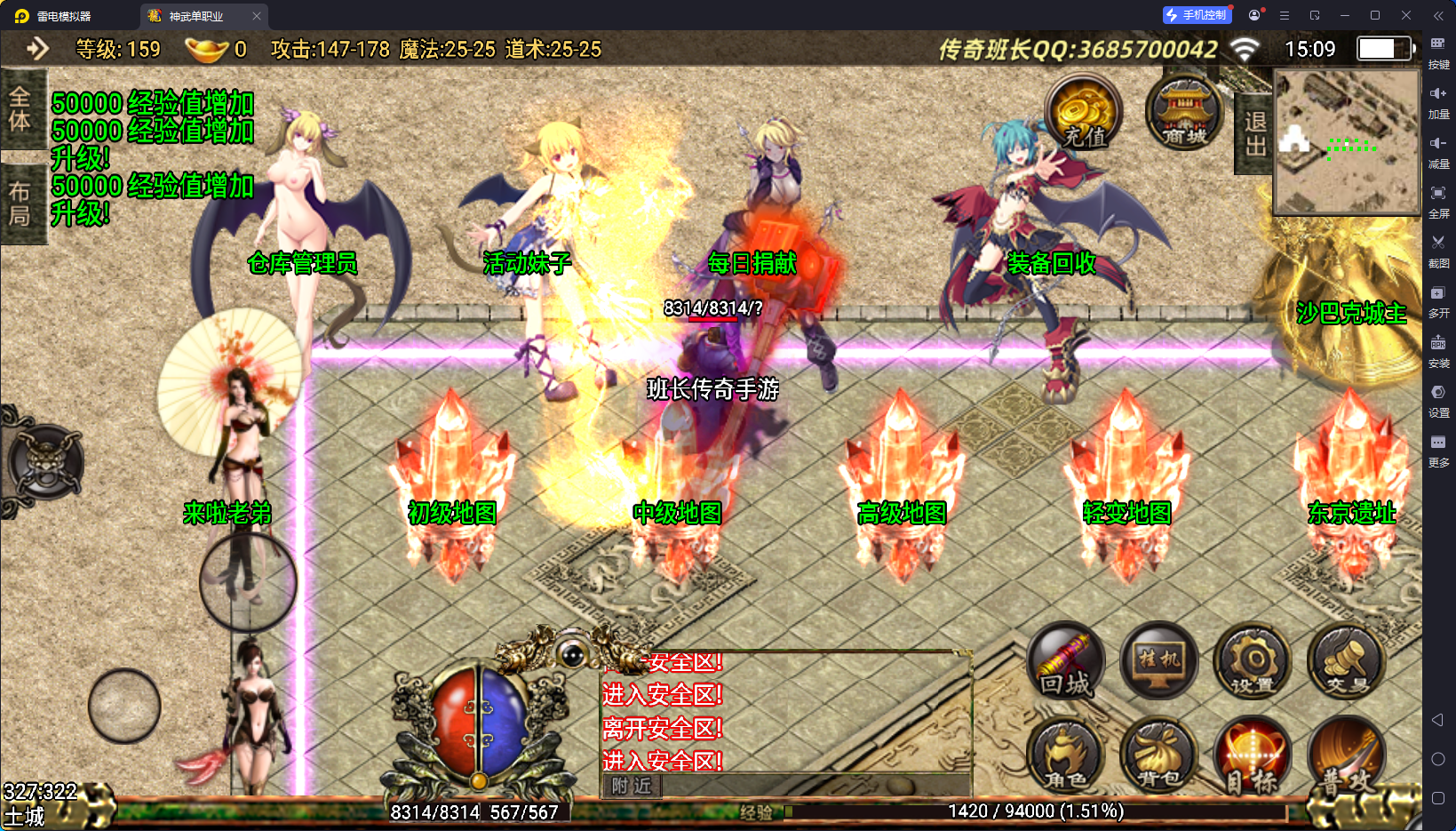The image size is (1456, 831).
Task: Activate the 普攻 normal attack skill
Action: [1346, 755]
